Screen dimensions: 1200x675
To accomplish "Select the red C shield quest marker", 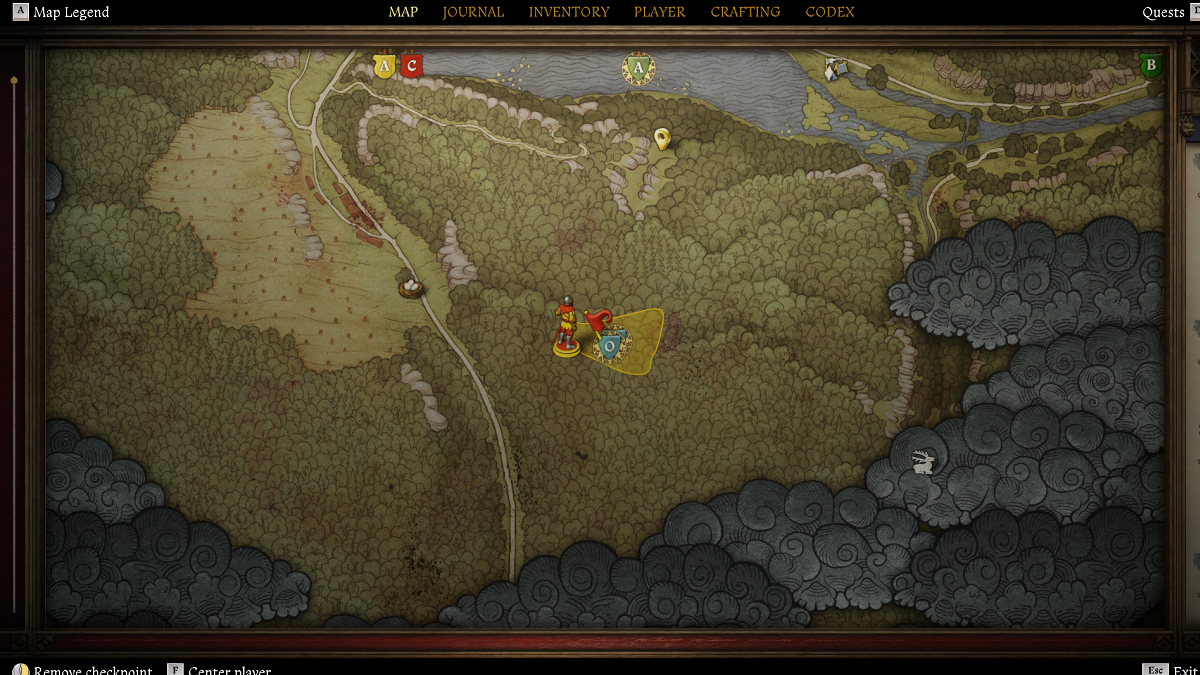I will point(411,67).
